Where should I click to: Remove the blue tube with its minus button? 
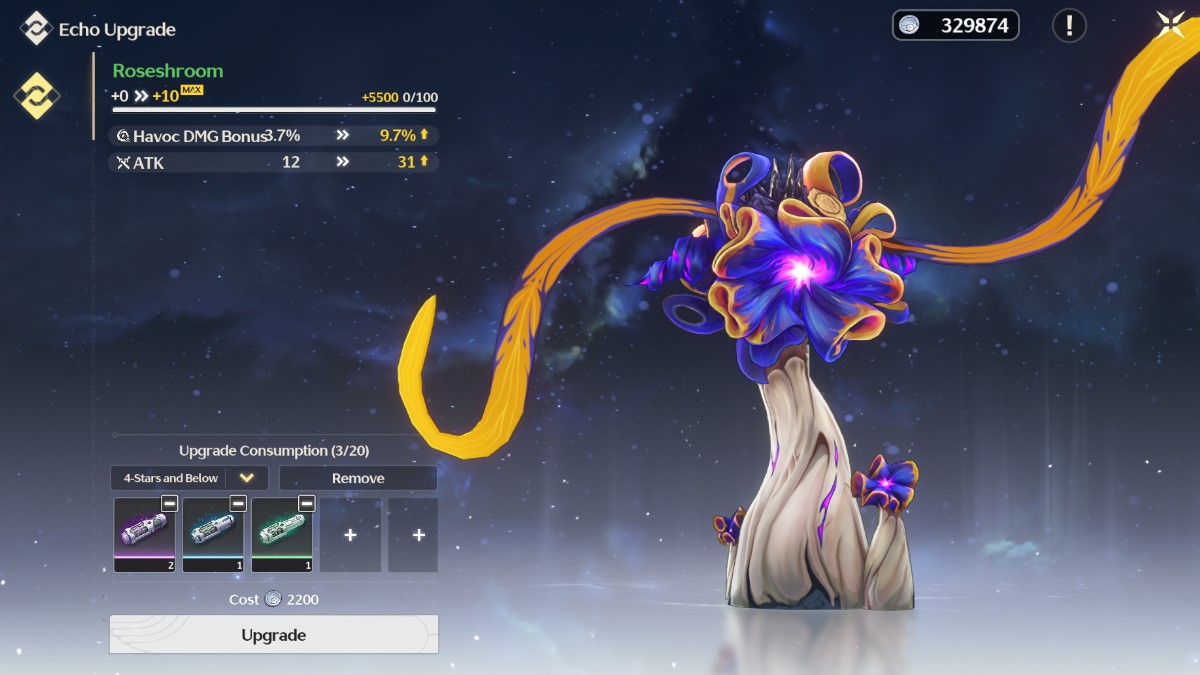tap(238, 503)
